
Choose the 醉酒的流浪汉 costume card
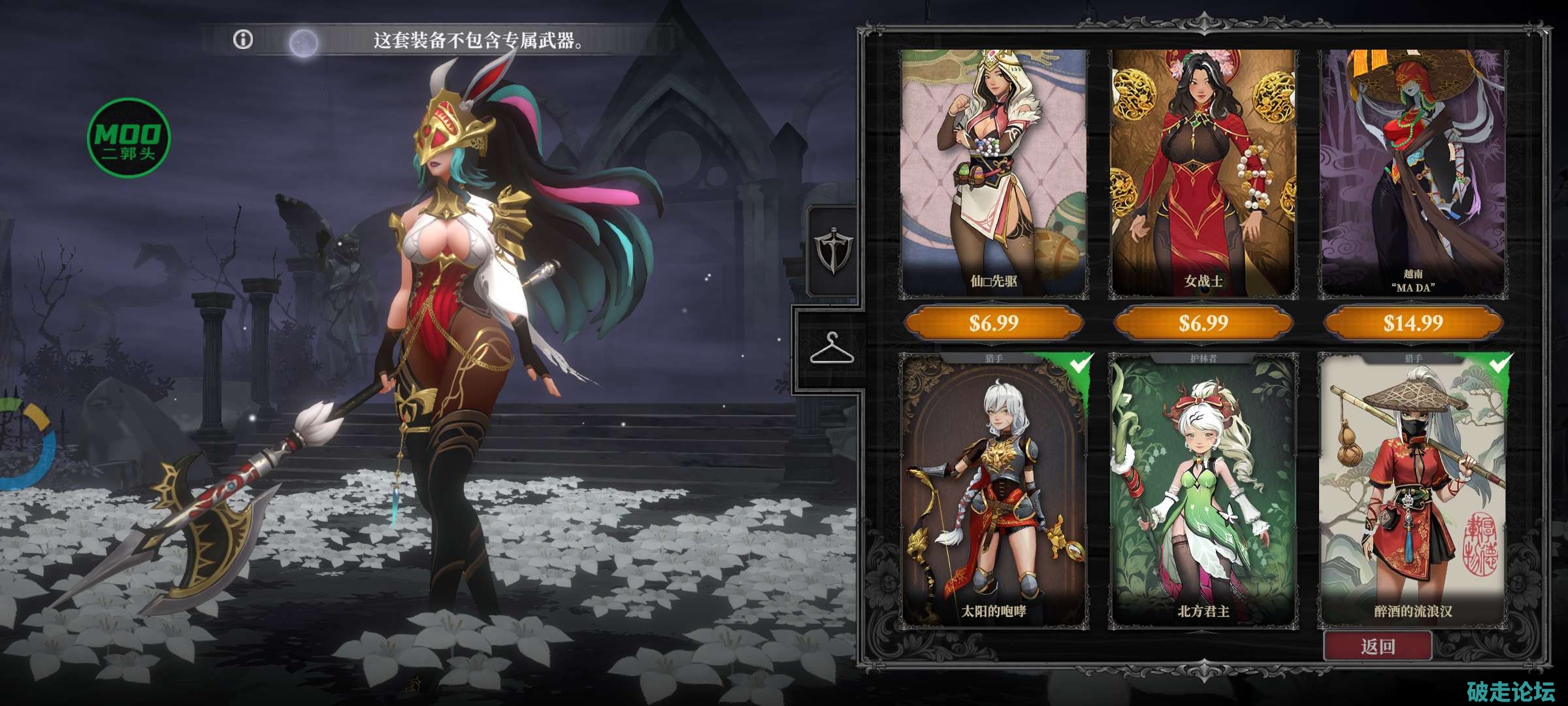(1413, 490)
